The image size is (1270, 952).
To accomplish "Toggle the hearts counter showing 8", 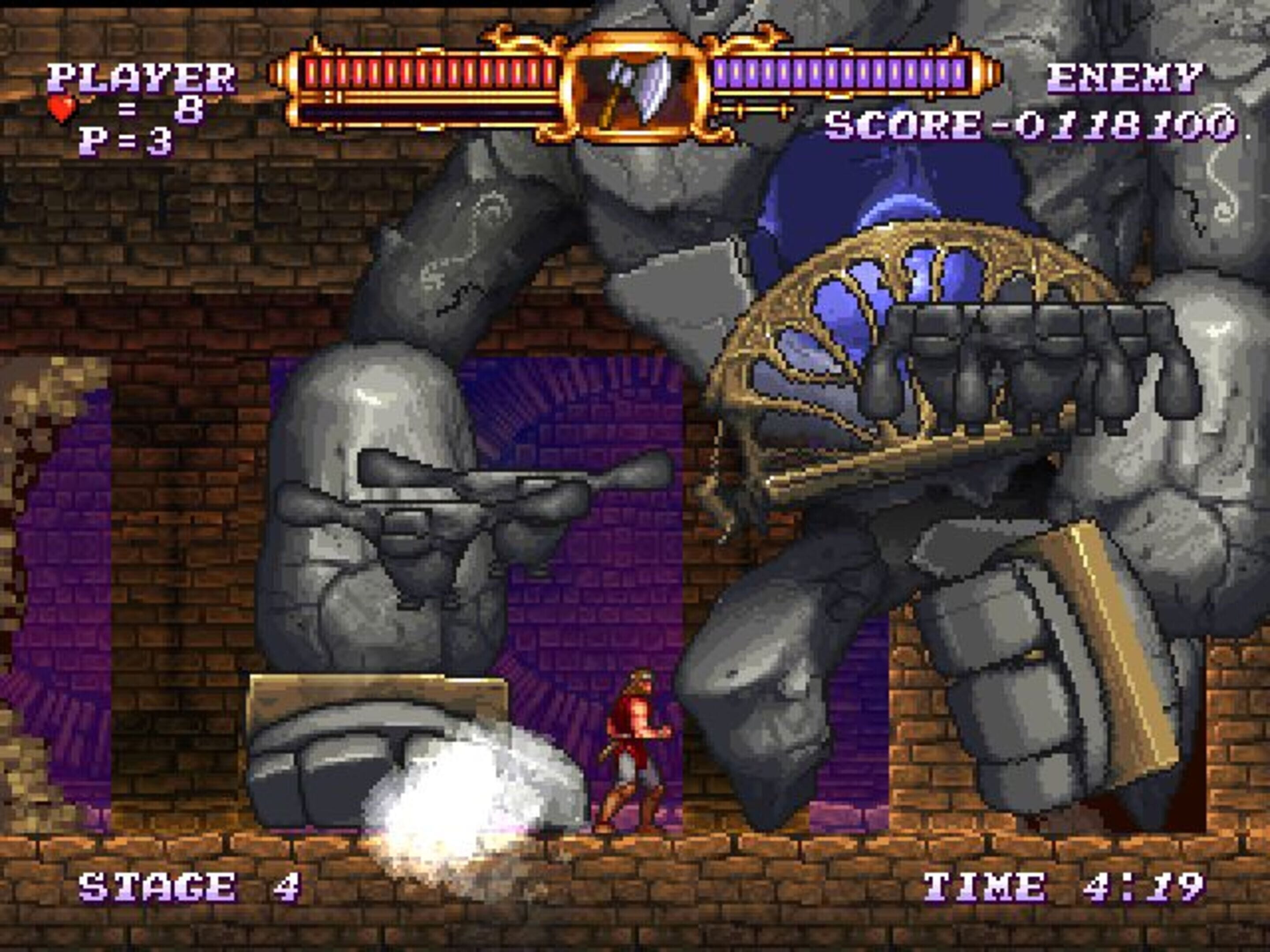I will pyautogui.click(x=169, y=108).
